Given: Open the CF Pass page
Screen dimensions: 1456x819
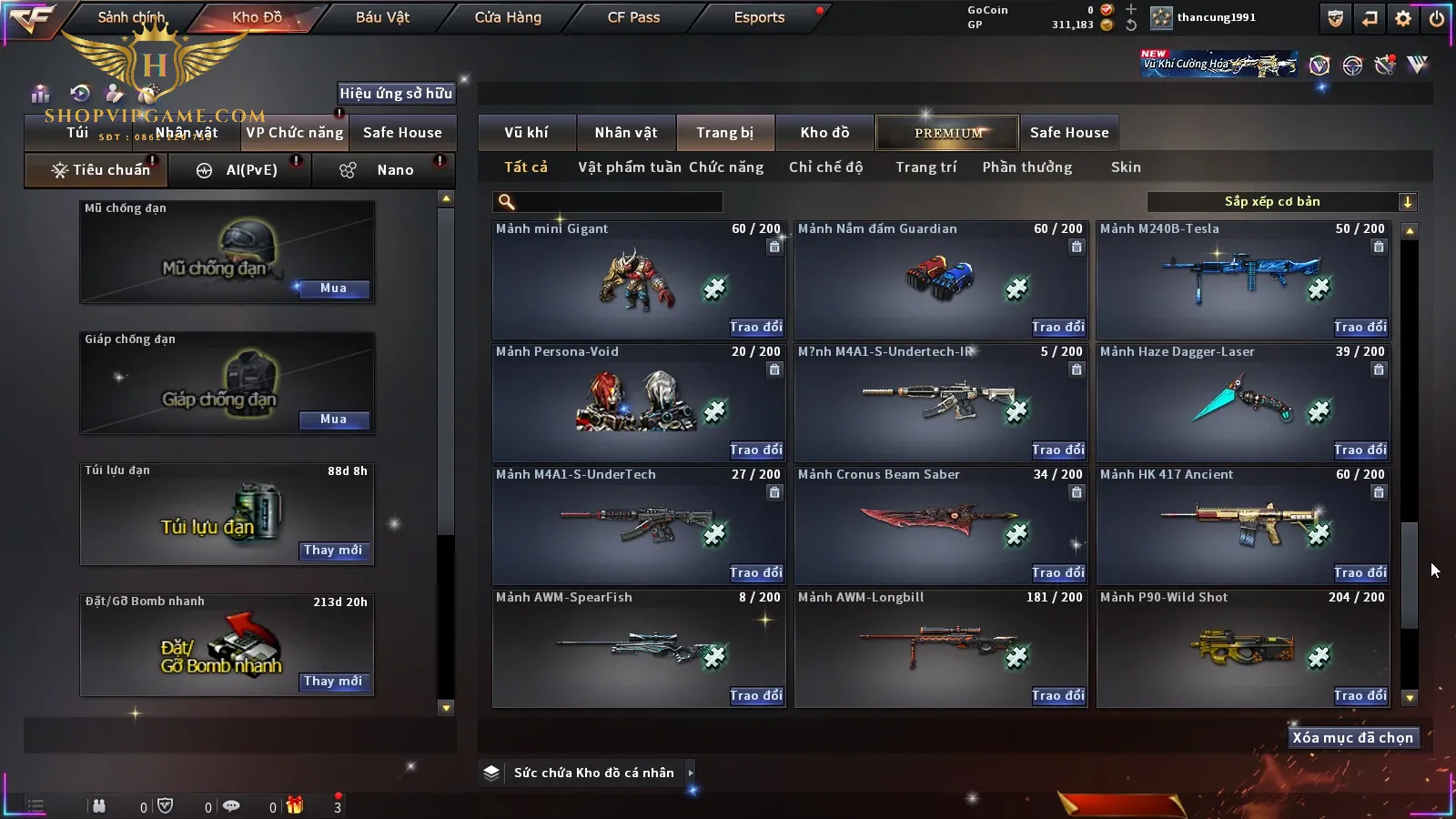Looking at the screenshot, I should (633, 17).
